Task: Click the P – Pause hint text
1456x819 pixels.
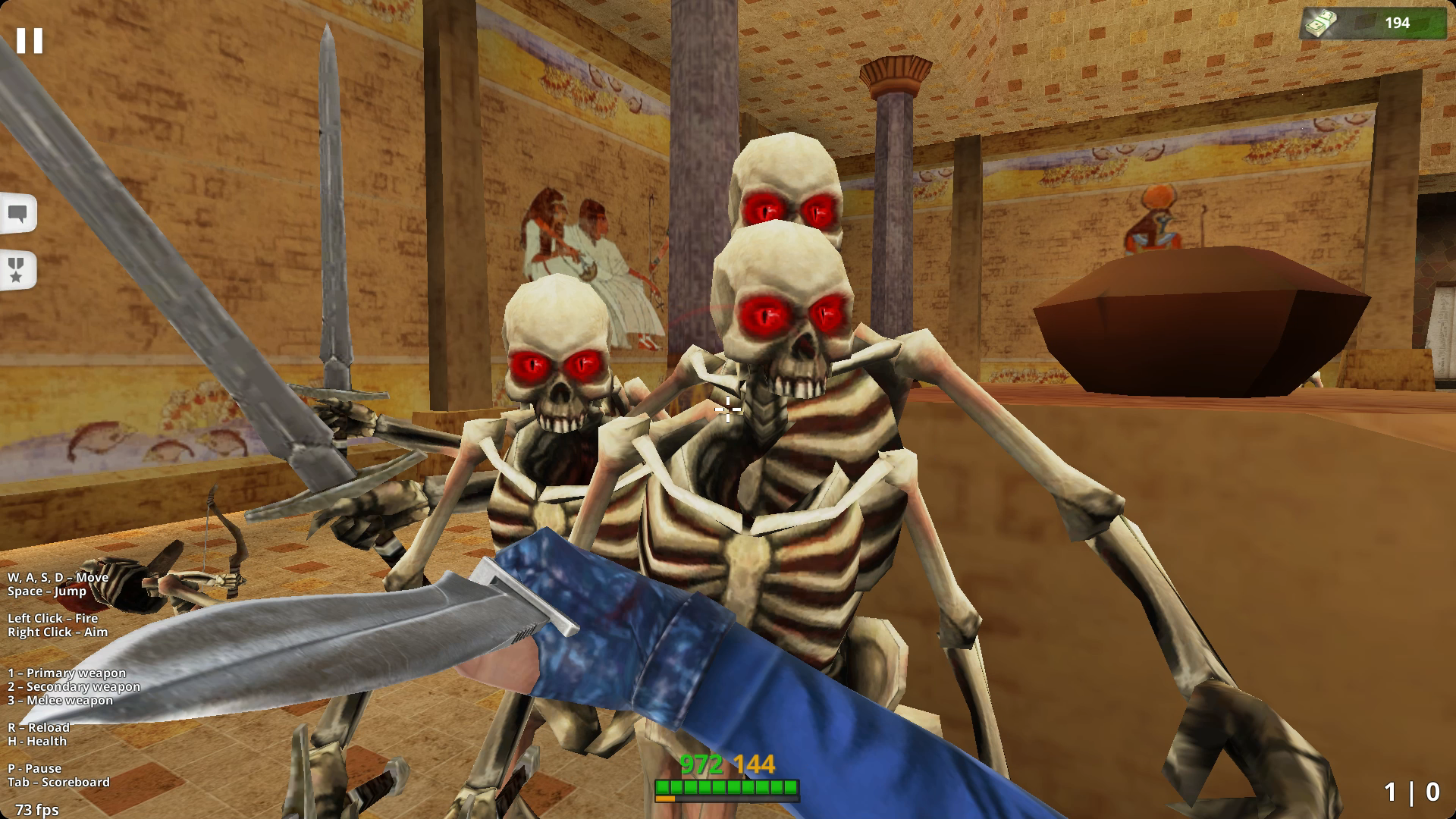Action: coord(33,768)
